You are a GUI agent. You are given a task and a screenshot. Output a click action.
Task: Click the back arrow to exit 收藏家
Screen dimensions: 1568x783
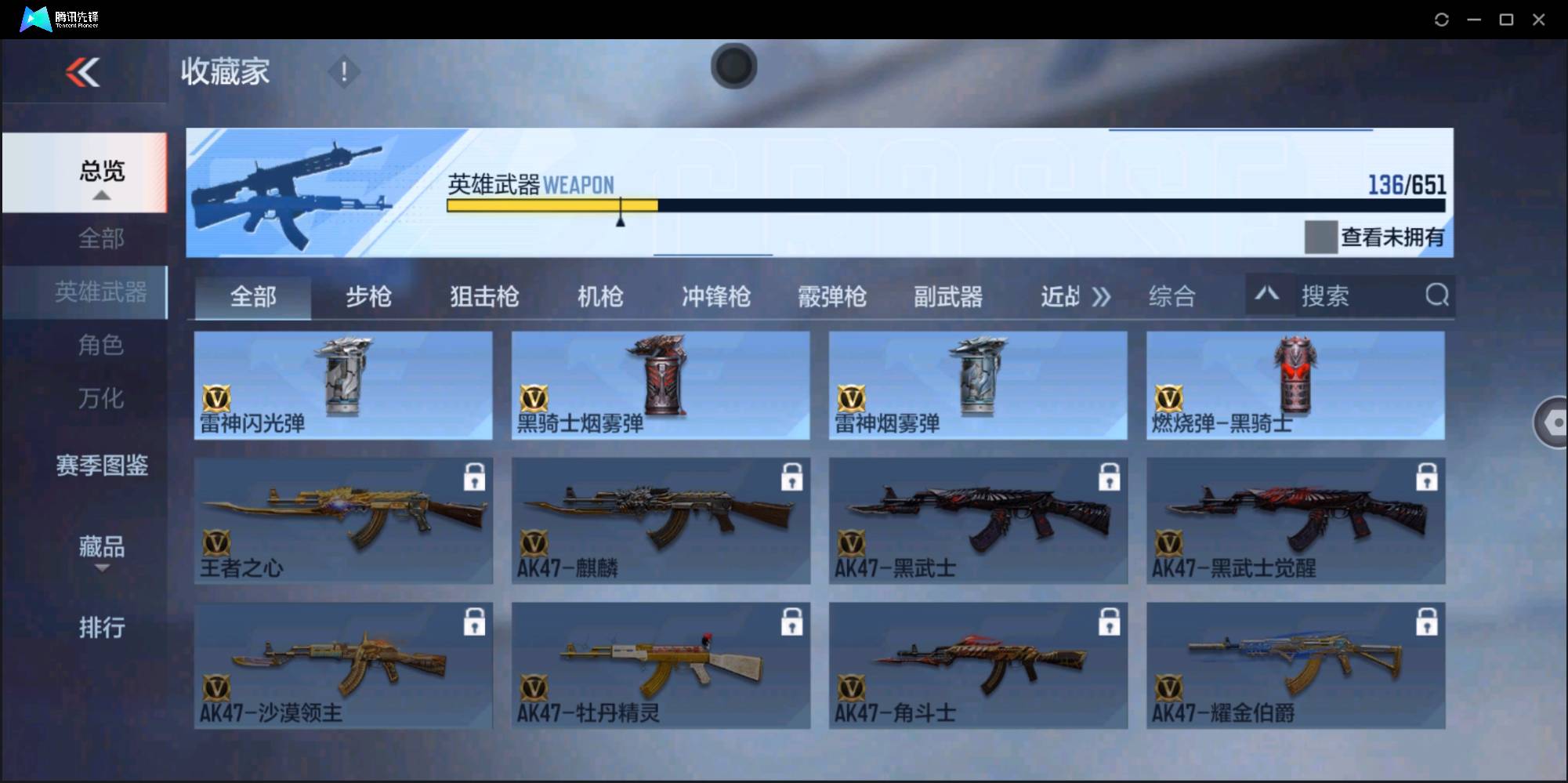(x=85, y=72)
